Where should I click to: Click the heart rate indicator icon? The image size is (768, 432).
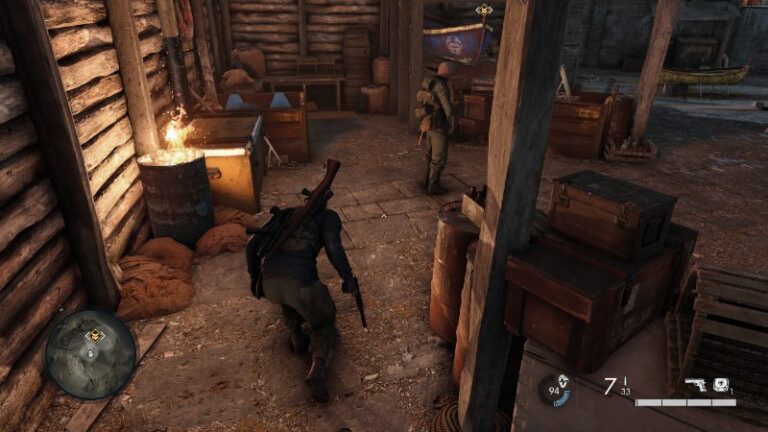click(558, 388)
